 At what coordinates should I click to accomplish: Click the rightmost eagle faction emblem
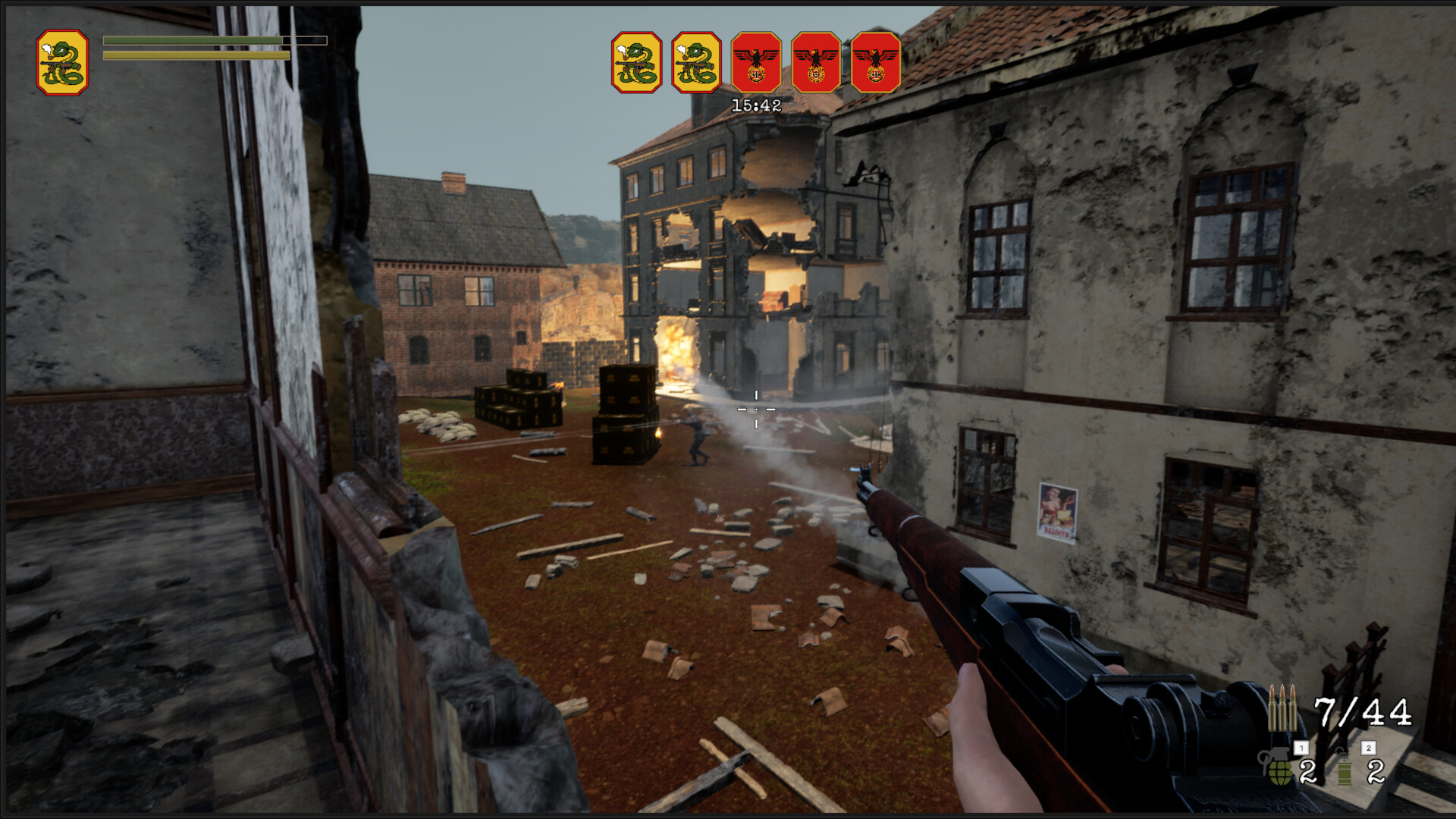click(874, 62)
